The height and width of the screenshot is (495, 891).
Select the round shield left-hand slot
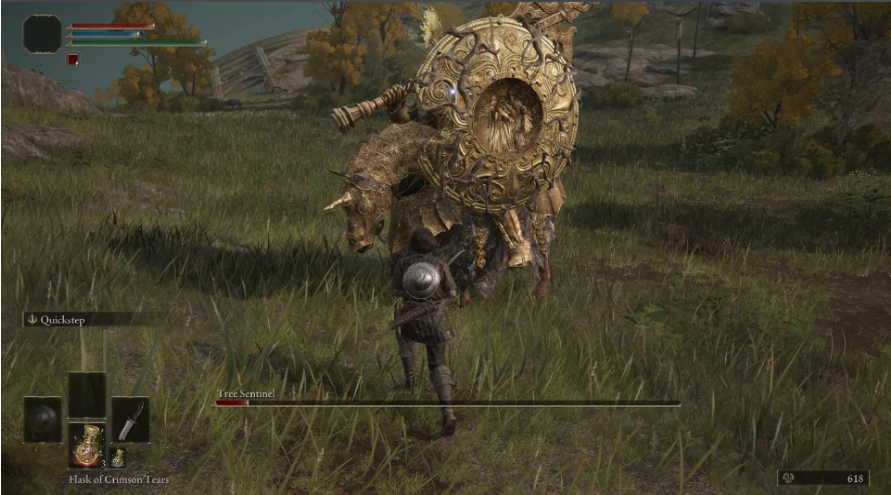pos(43,419)
